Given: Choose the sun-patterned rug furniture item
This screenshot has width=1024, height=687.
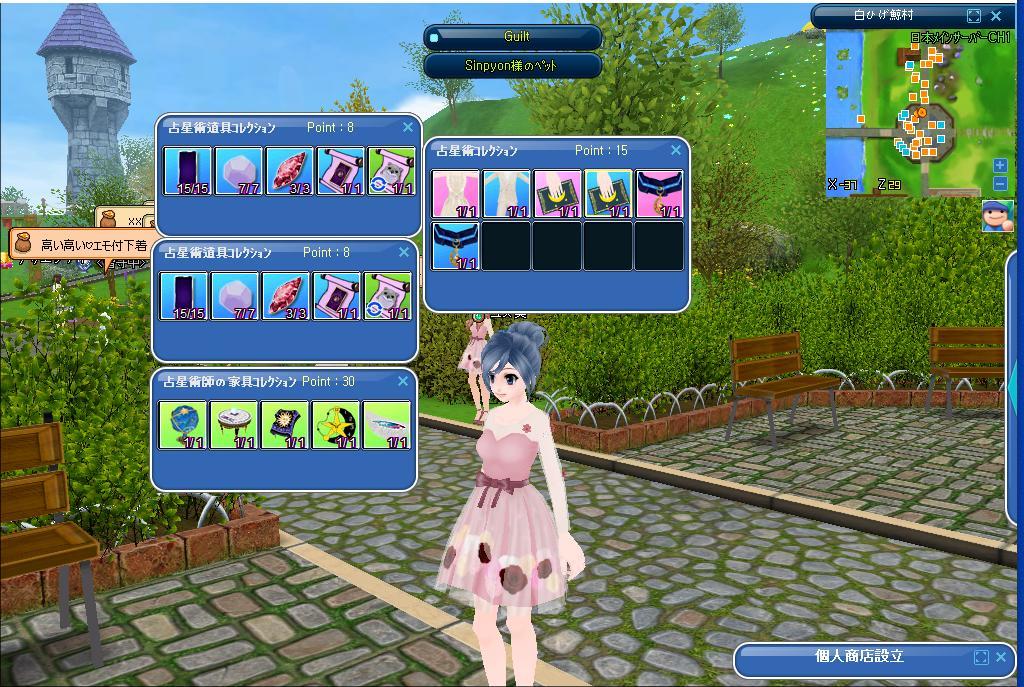Looking at the screenshot, I should click(286, 425).
